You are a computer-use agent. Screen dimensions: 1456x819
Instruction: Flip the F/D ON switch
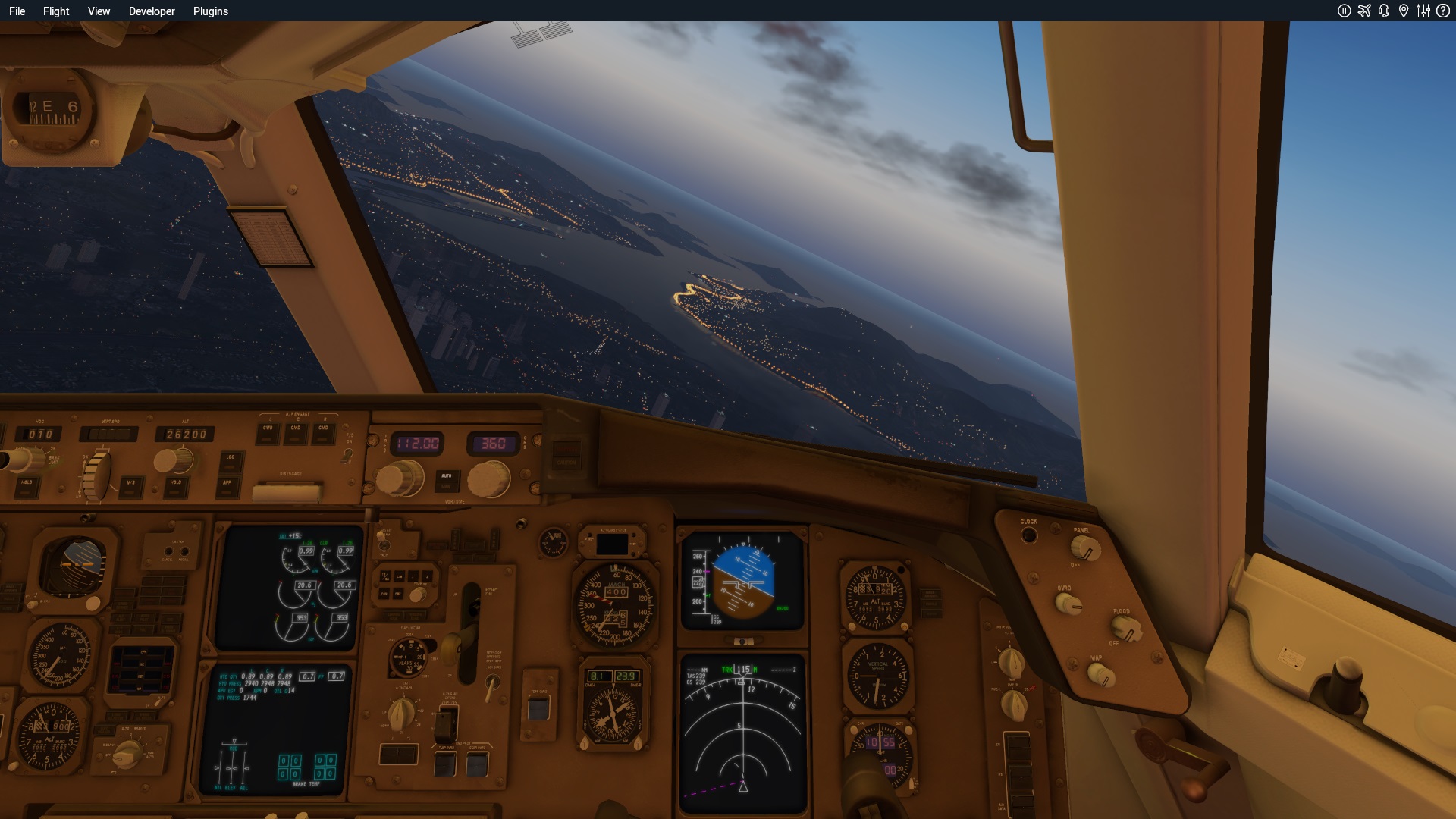tap(348, 454)
